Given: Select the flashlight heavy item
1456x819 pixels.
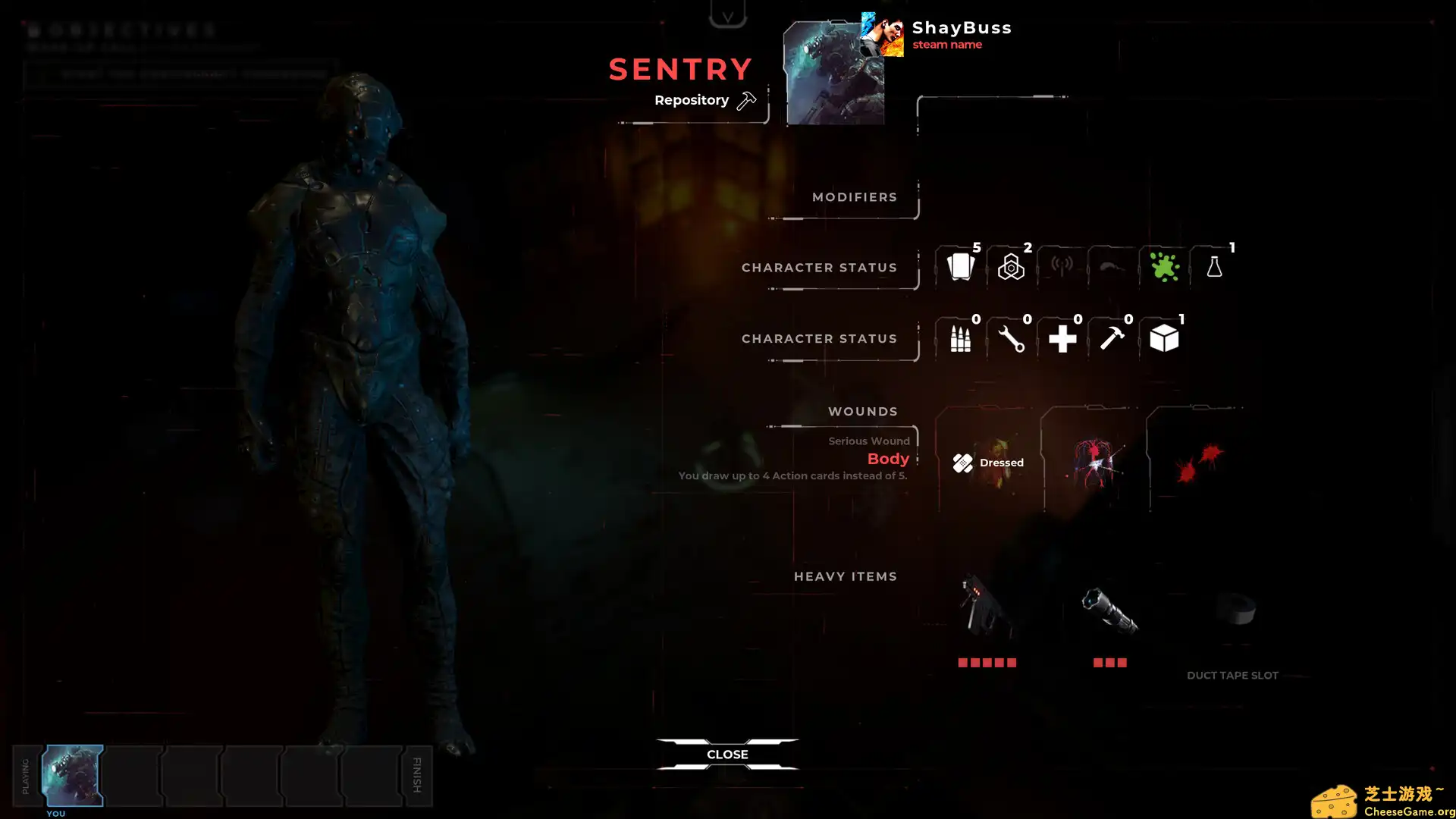Looking at the screenshot, I should tap(1109, 610).
